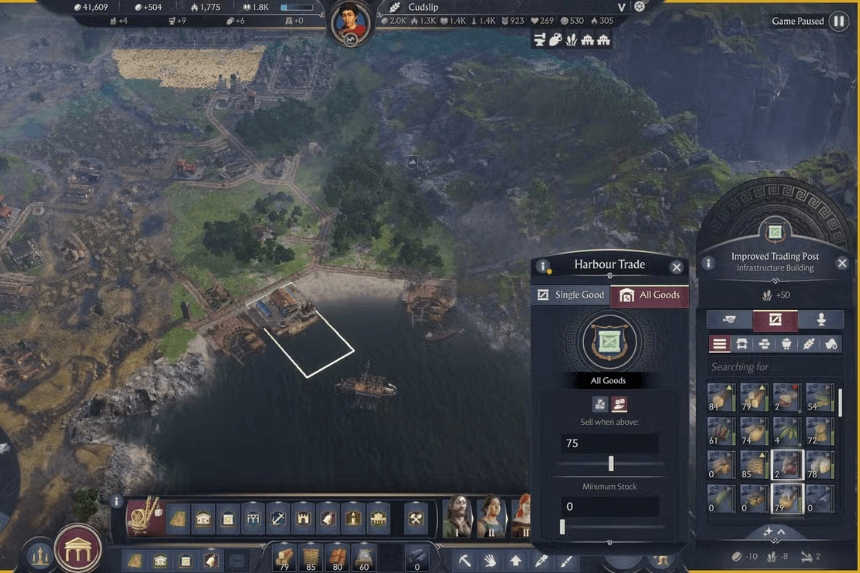The width and height of the screenshot is (860, 573).
Task: Click the Minimum Stock value field
Action: 609,507
